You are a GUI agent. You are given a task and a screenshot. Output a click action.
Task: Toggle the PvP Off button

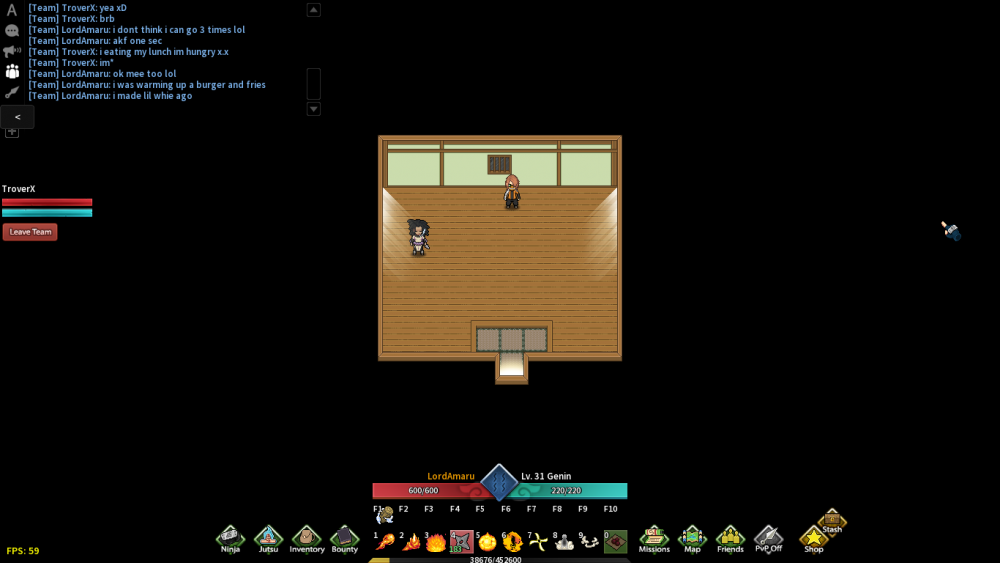click(768, 538)
